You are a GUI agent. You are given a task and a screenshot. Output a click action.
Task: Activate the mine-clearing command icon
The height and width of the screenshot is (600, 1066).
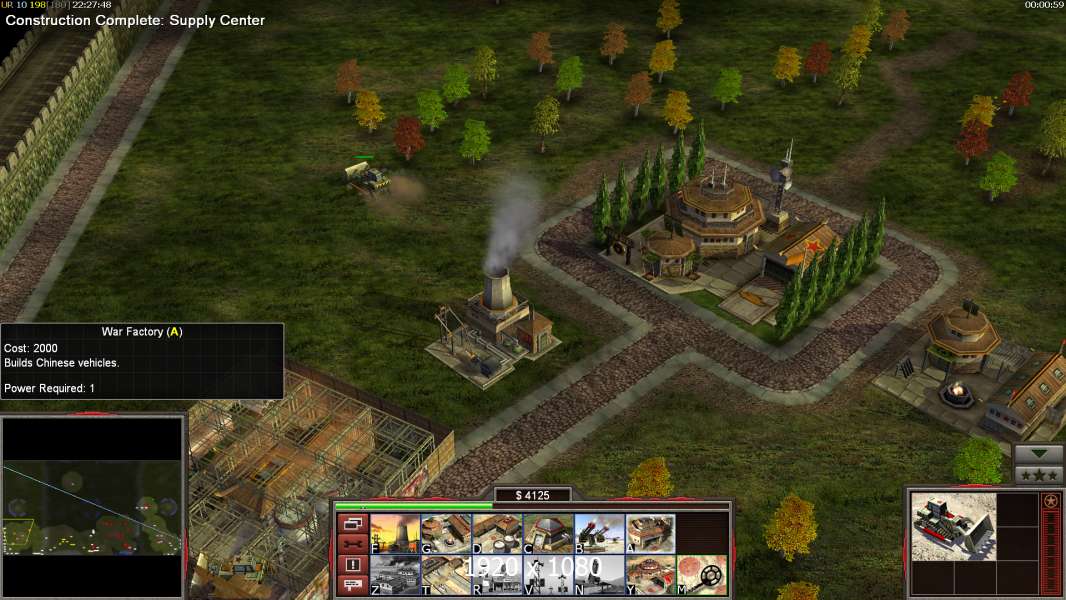[701, 575]
